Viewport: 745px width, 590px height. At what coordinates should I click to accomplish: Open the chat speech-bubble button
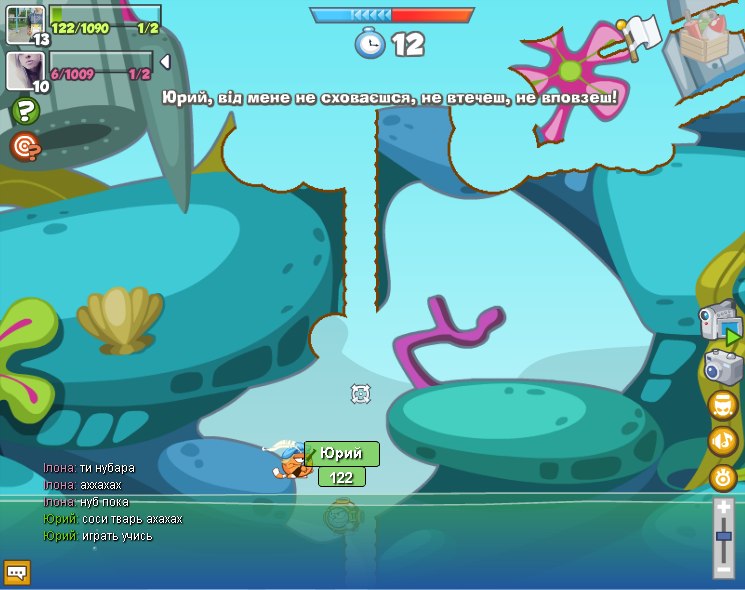17,572
